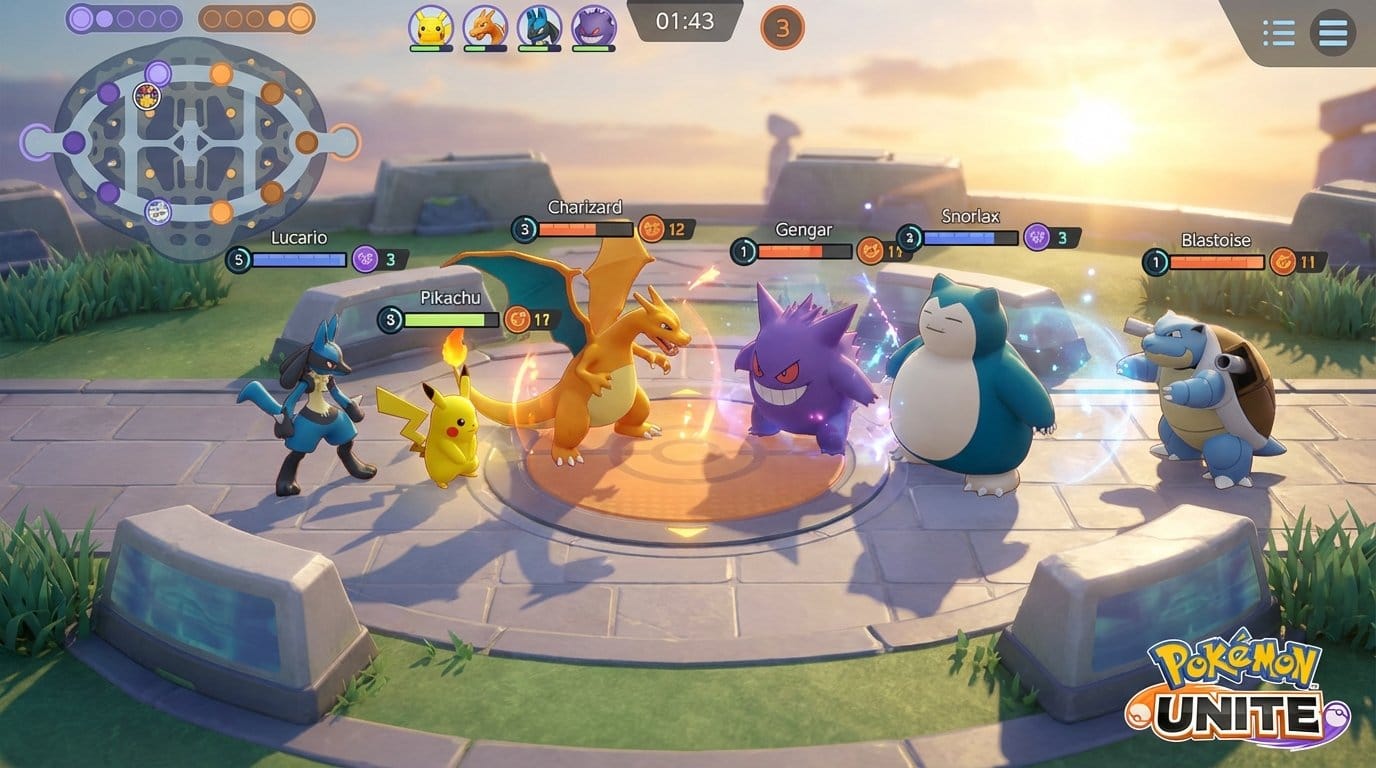Image resolution: width=1376 pixels, height=768 pixels.
Task: Toggle the purple team score dot farthest left
Action: (x=82, y=18)
